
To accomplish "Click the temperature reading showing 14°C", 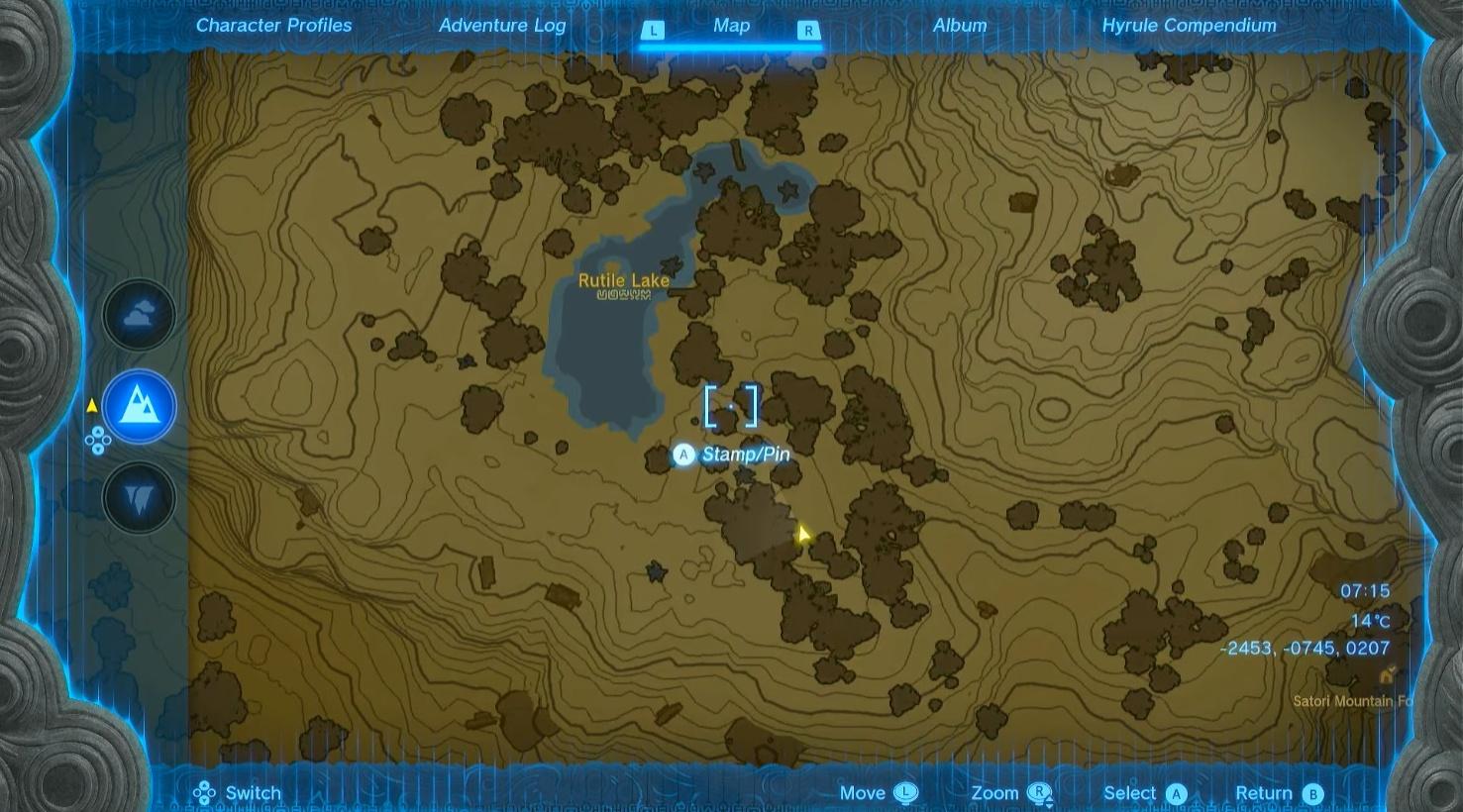I will point(1369,619).
